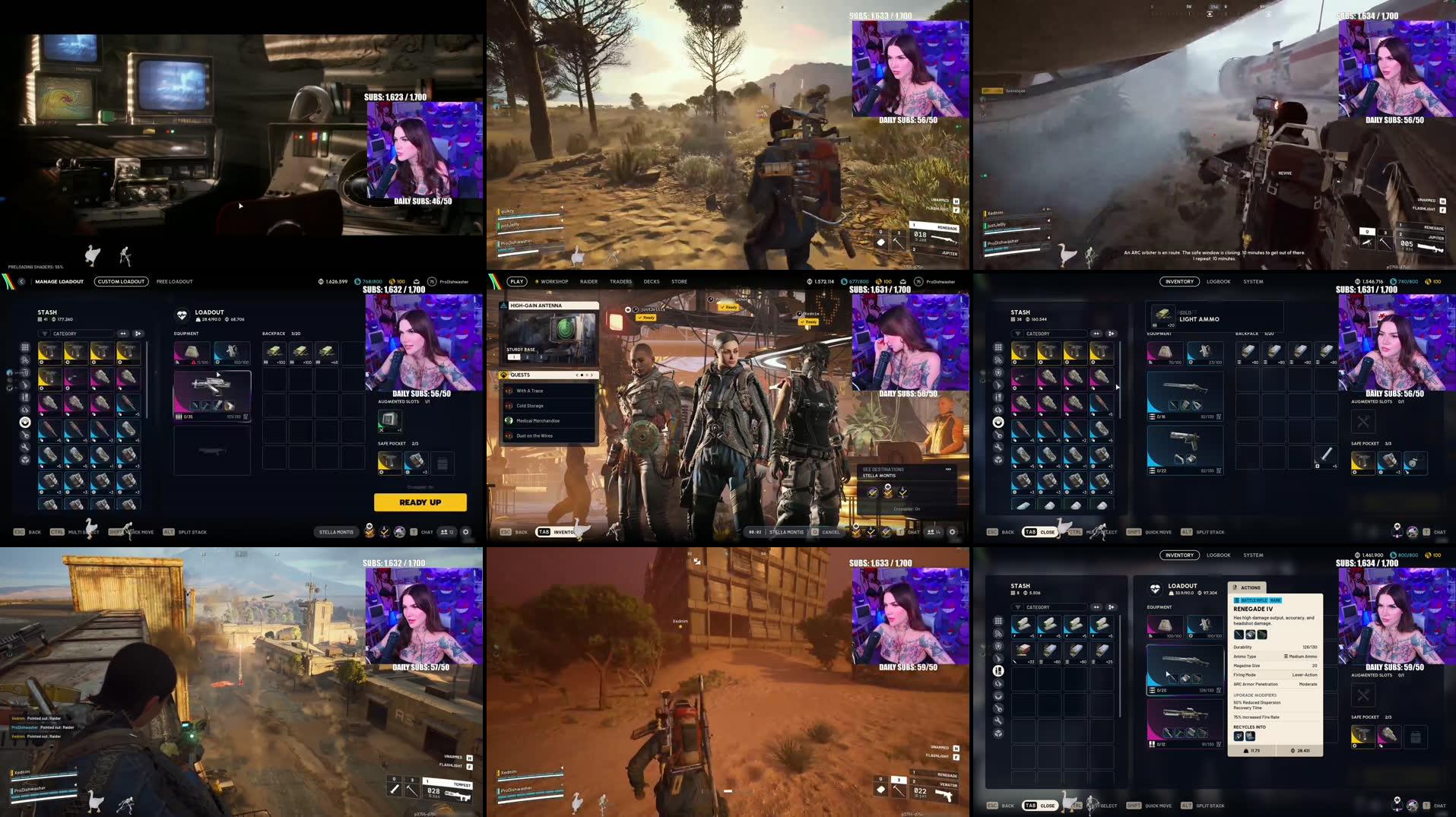Screen dimensions: 1456x817
Task: Click the sort arrows icon next to Category filter
Action: pyautogui.click(x=122, y=334)
